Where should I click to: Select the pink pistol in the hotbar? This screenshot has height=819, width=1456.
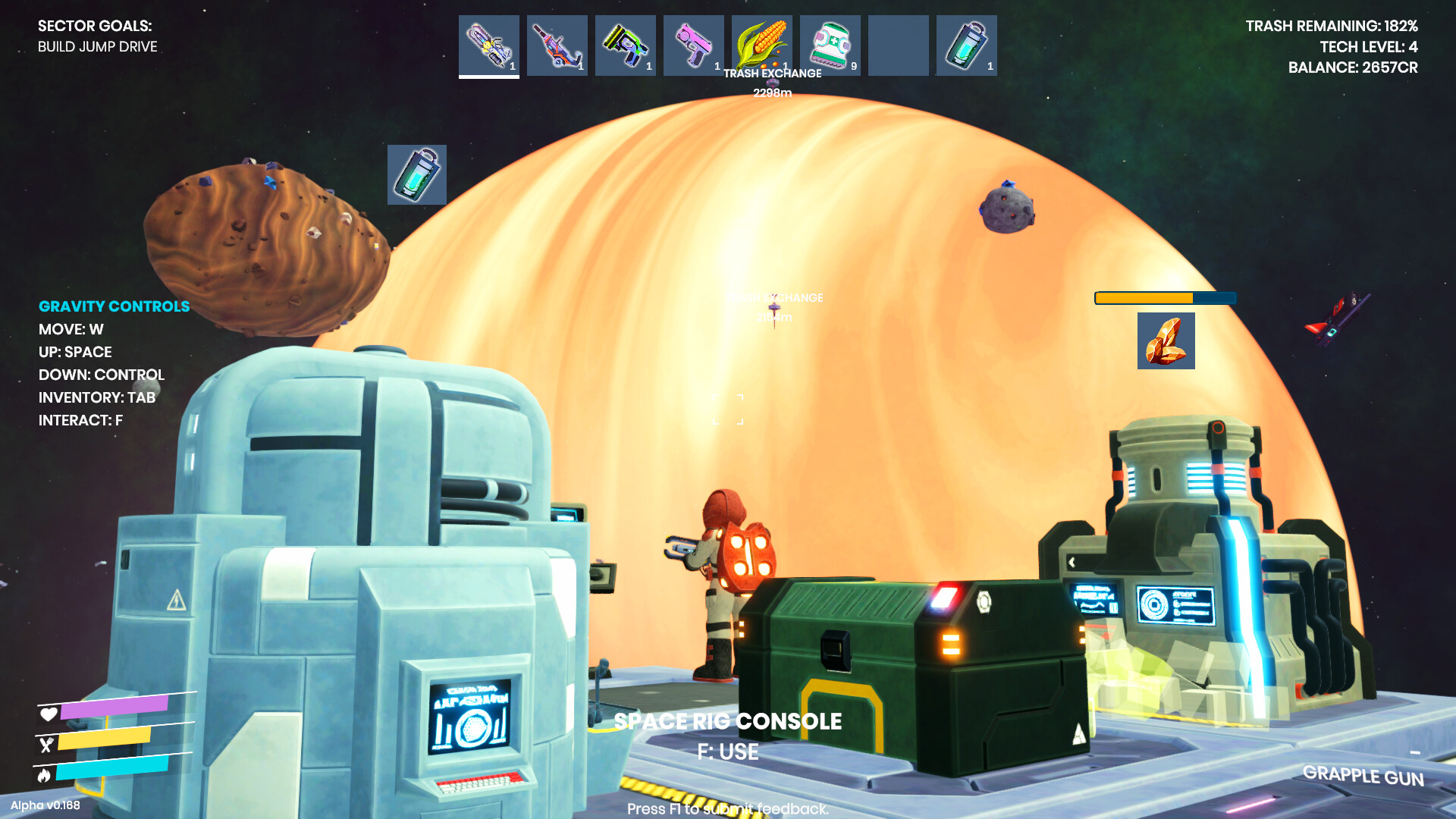pyautogui.click(x=694, y=45)
